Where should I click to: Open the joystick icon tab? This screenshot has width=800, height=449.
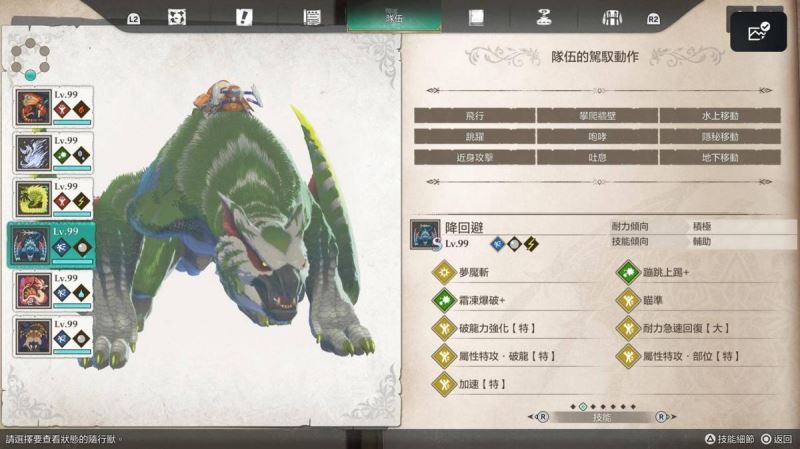pos(544,17)
